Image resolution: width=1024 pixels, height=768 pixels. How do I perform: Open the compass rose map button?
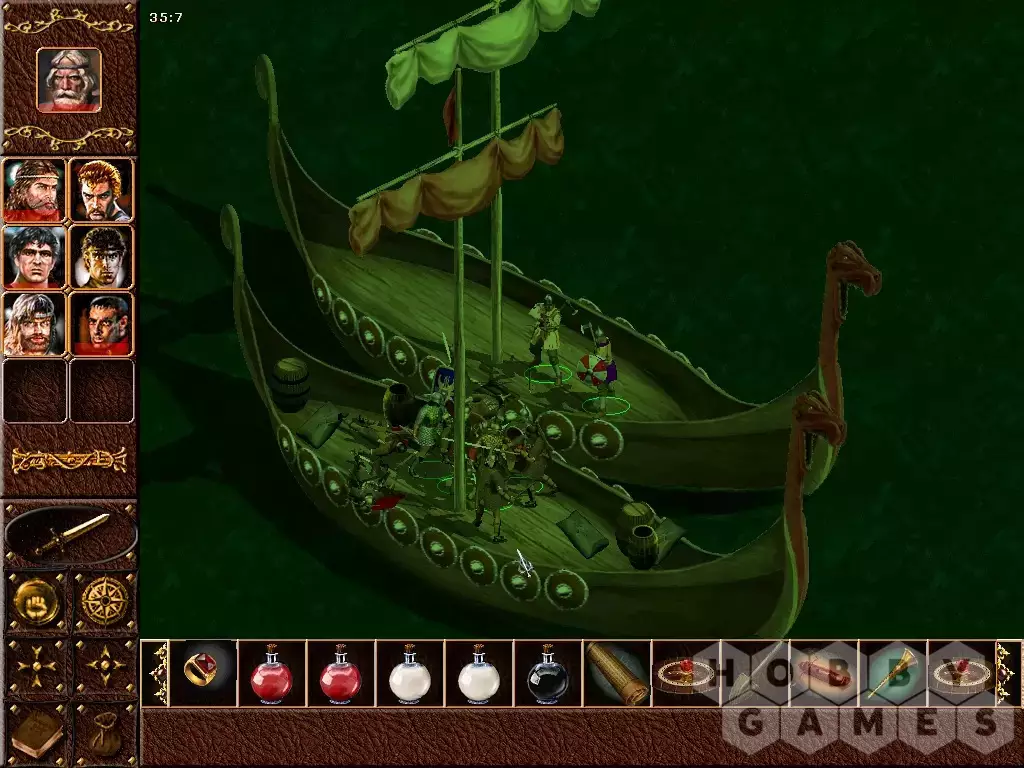104,601
